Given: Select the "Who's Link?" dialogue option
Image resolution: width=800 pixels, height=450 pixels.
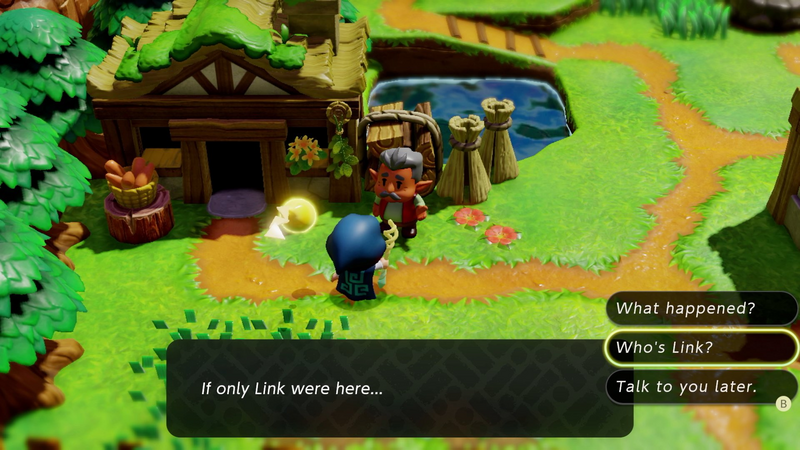Looking at the screenshot, I should coord(700,347).
